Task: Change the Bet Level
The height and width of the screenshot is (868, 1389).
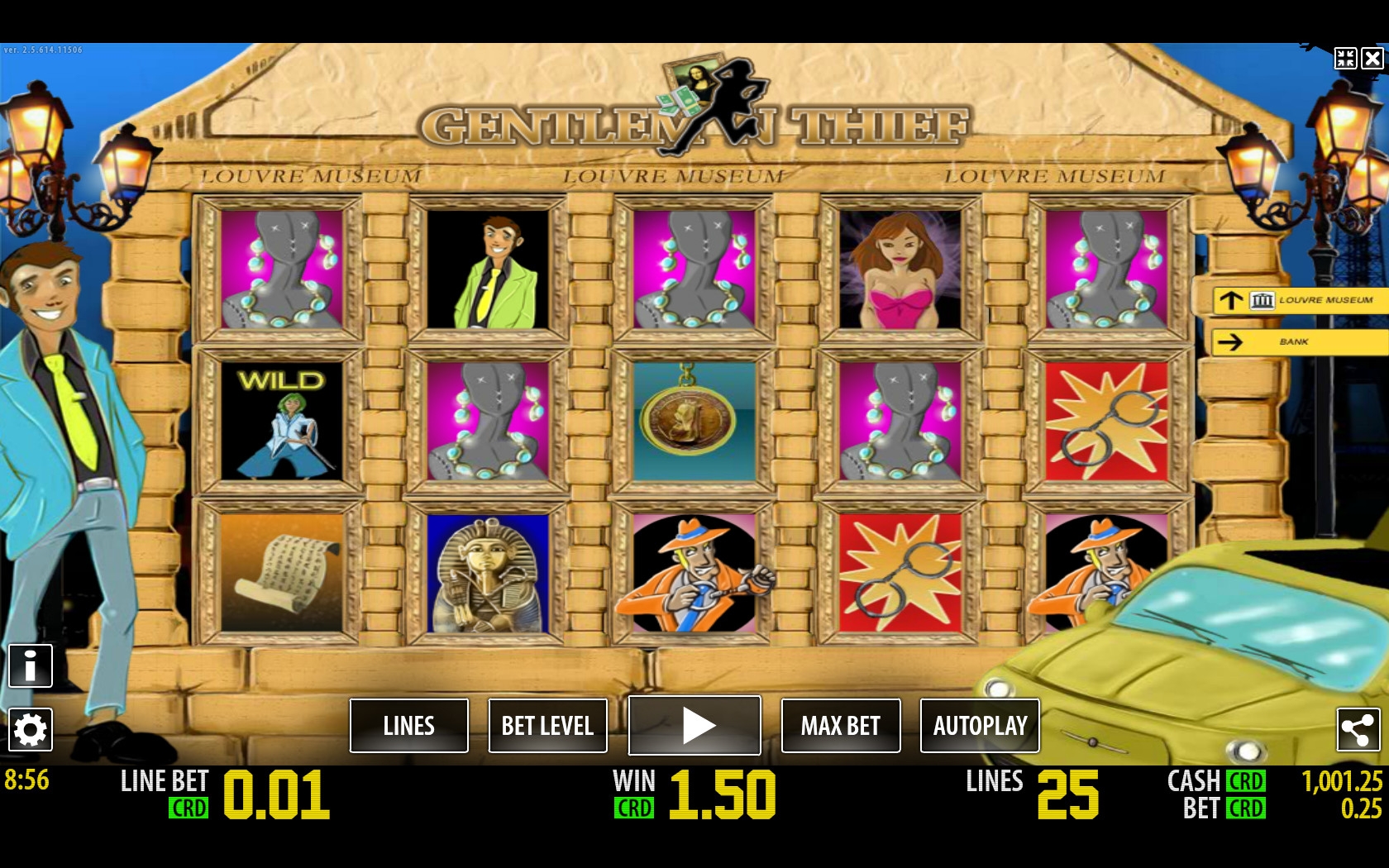Action: pos(547,726)
